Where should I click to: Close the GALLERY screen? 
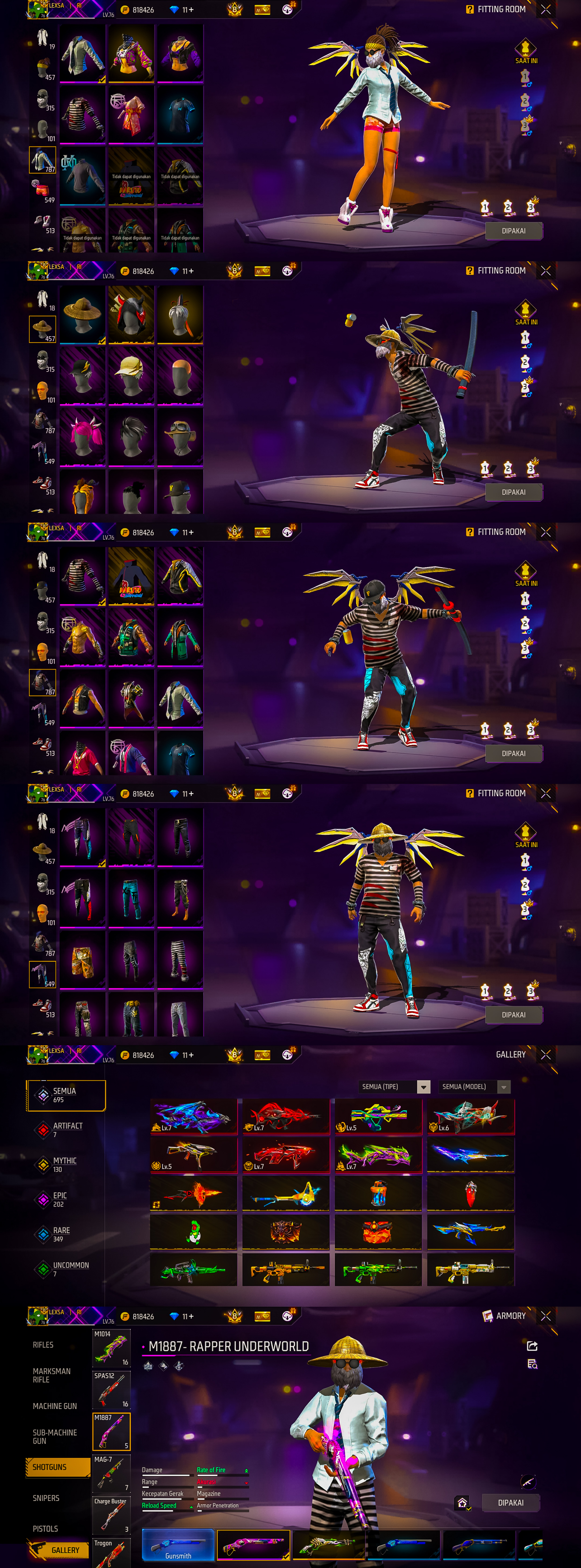tap(546, 1055)
